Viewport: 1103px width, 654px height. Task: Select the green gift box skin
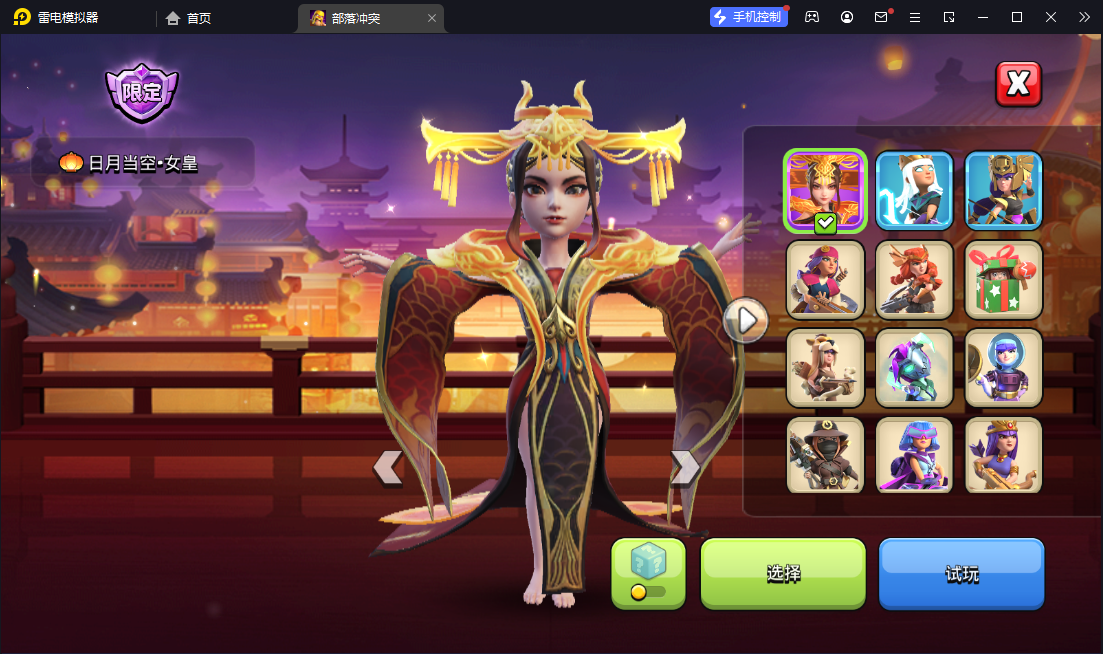1003,279
